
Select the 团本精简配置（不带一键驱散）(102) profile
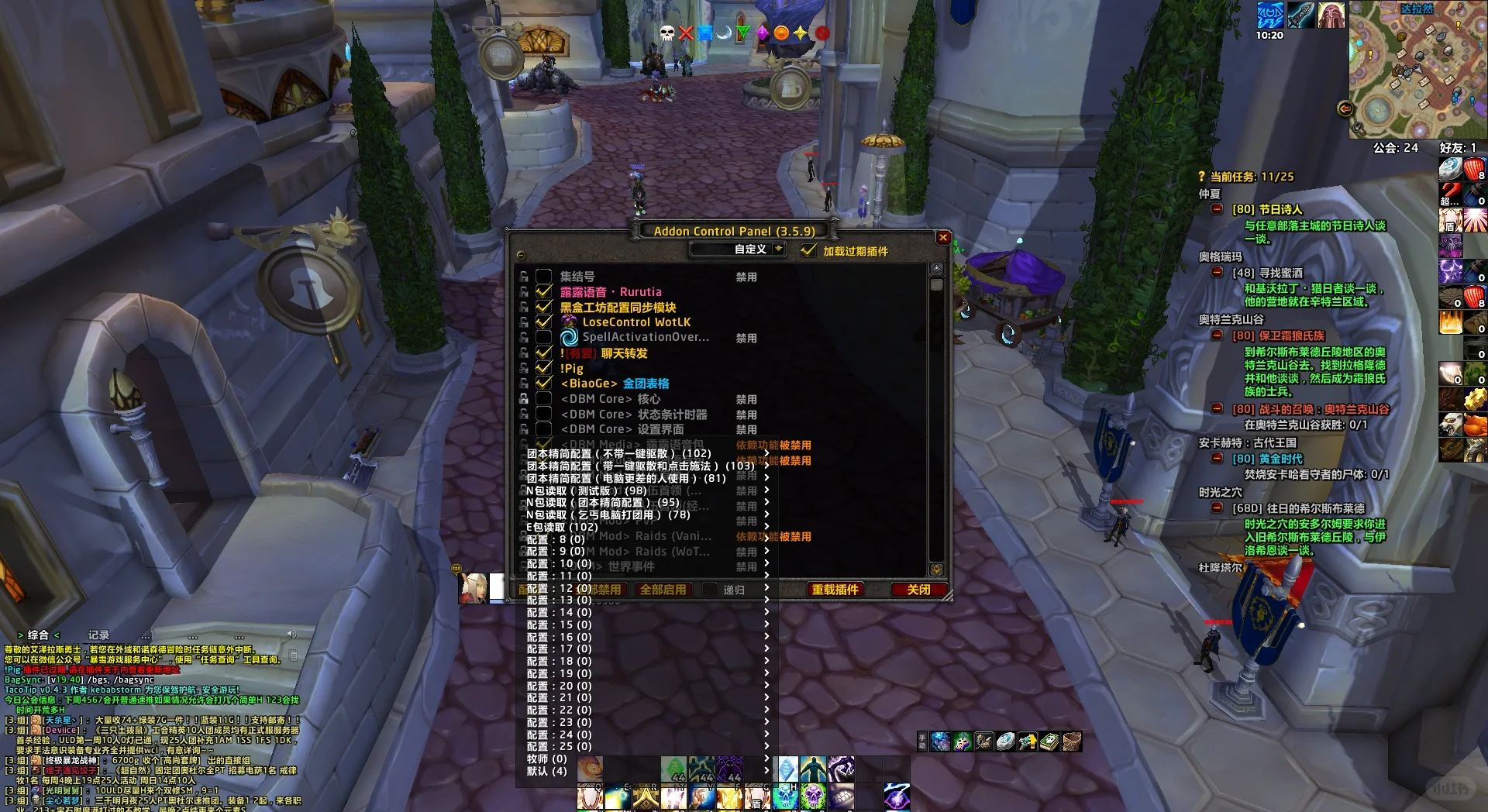(x=618, y=454)
